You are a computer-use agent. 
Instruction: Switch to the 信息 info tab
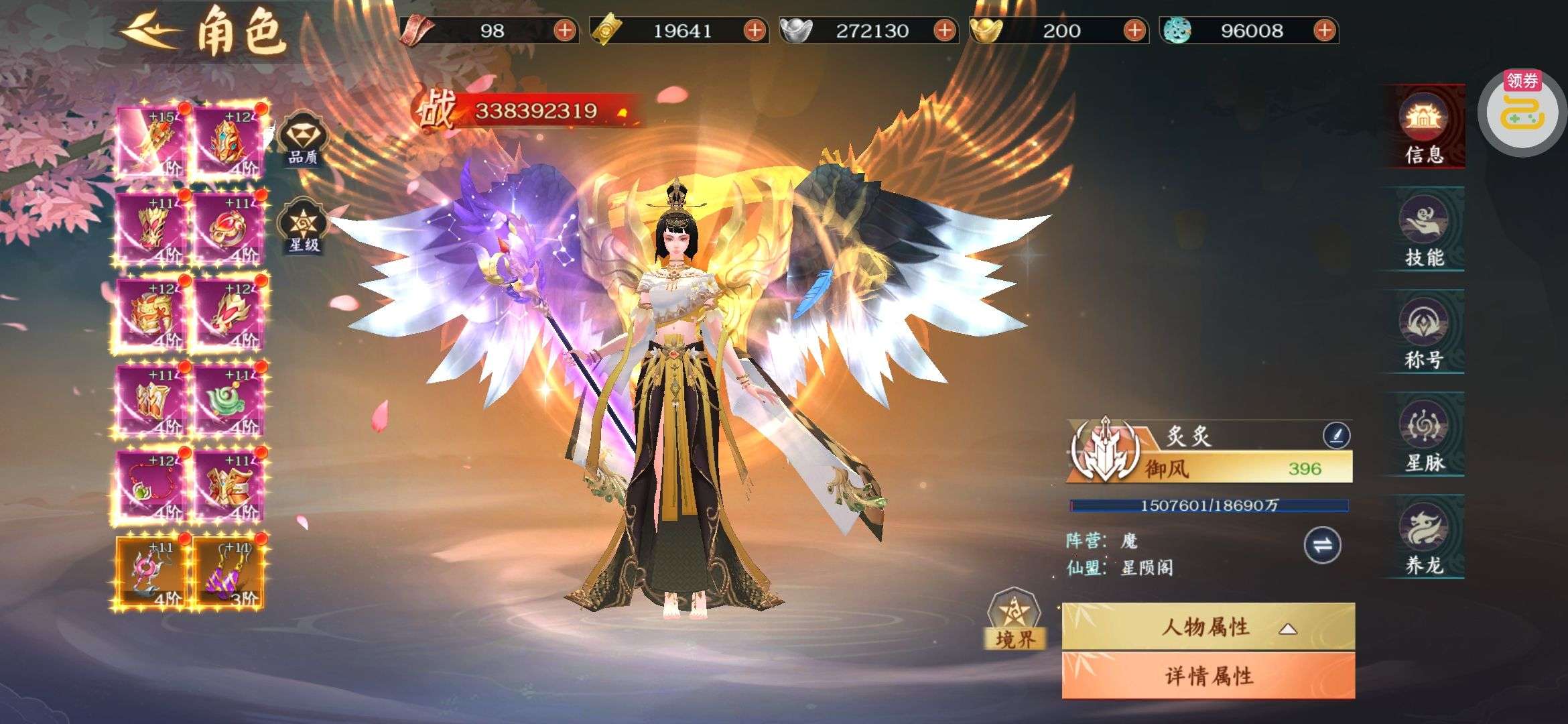click(1424, 127)
